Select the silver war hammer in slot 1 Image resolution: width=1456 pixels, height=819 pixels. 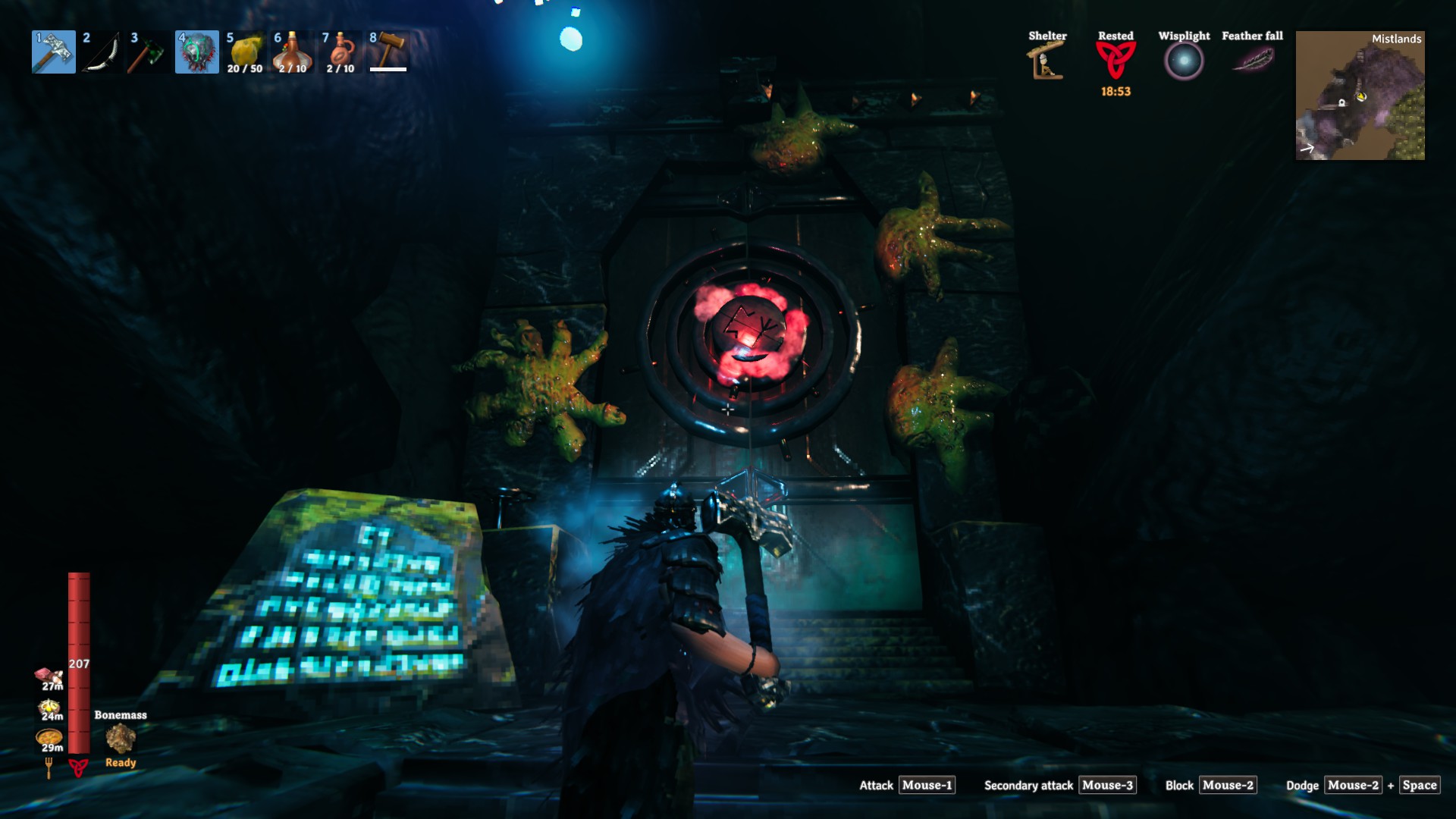(x=54, y=52)
